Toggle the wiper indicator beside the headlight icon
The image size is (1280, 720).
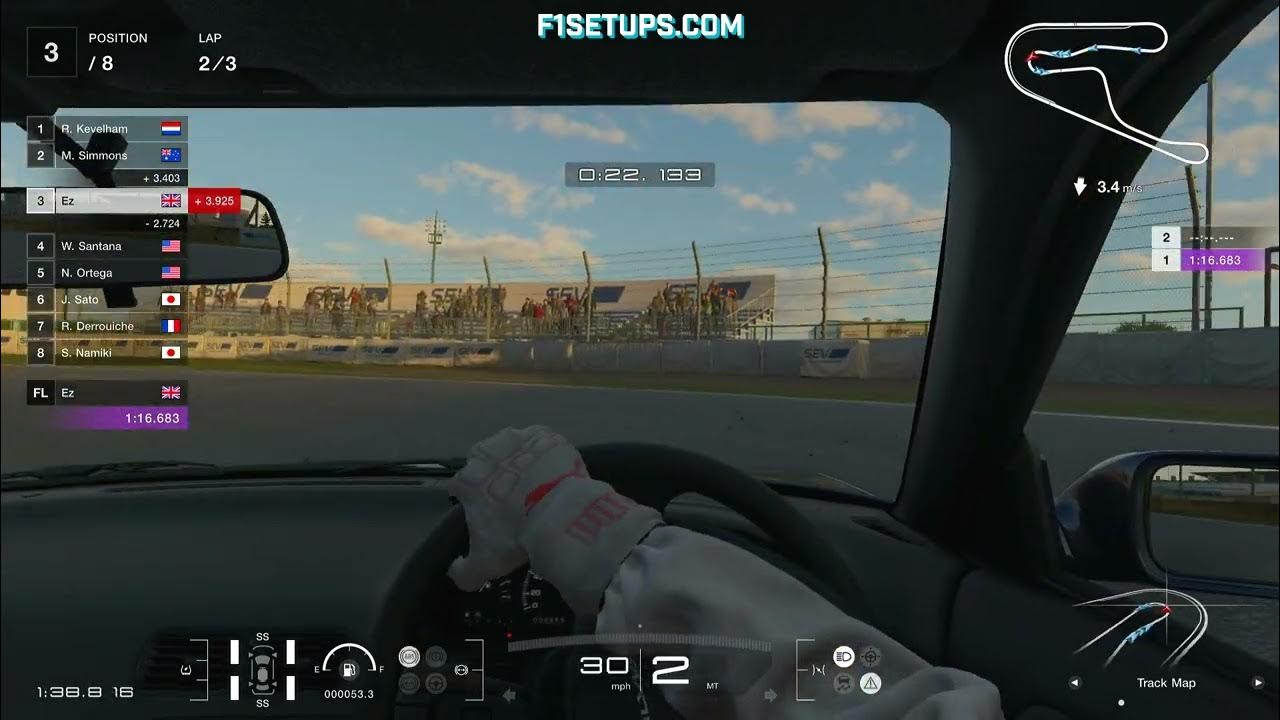coord(818,670)
